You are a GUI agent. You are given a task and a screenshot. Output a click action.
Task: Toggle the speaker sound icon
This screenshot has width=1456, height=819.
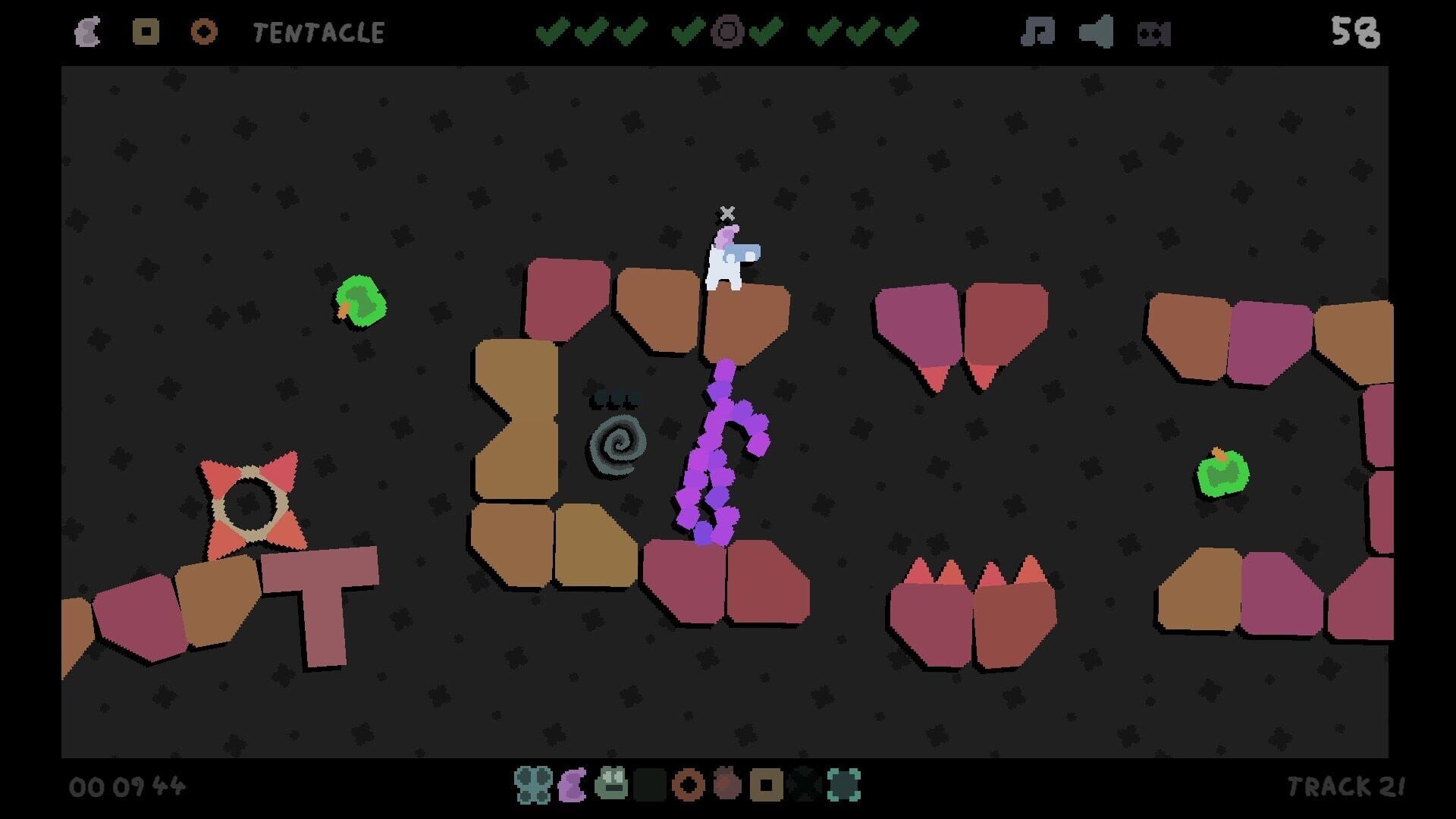(x=1096, y=32)
